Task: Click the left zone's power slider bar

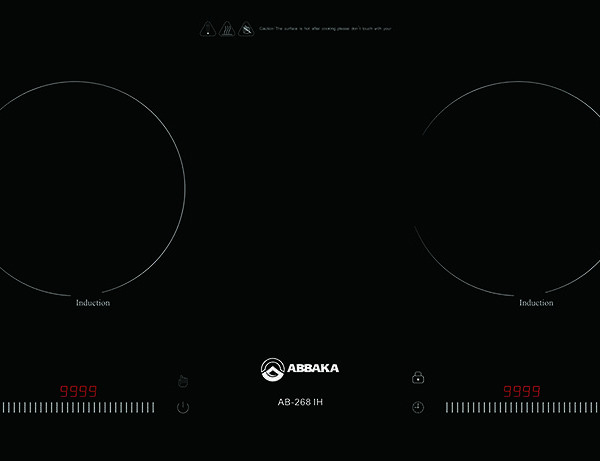Action: coord(78,408)
